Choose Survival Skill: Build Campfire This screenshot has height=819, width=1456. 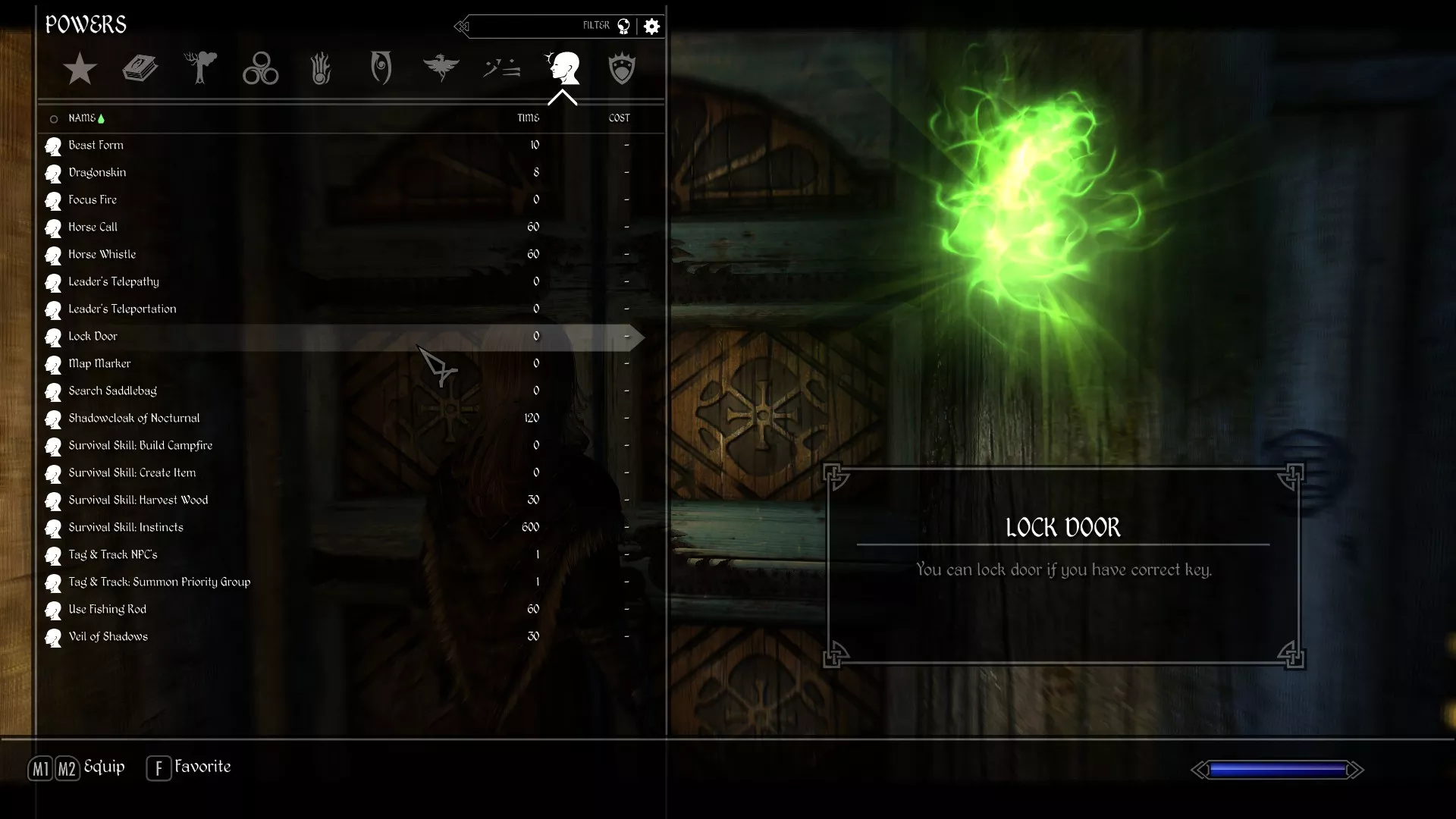[x=140, y=446]
